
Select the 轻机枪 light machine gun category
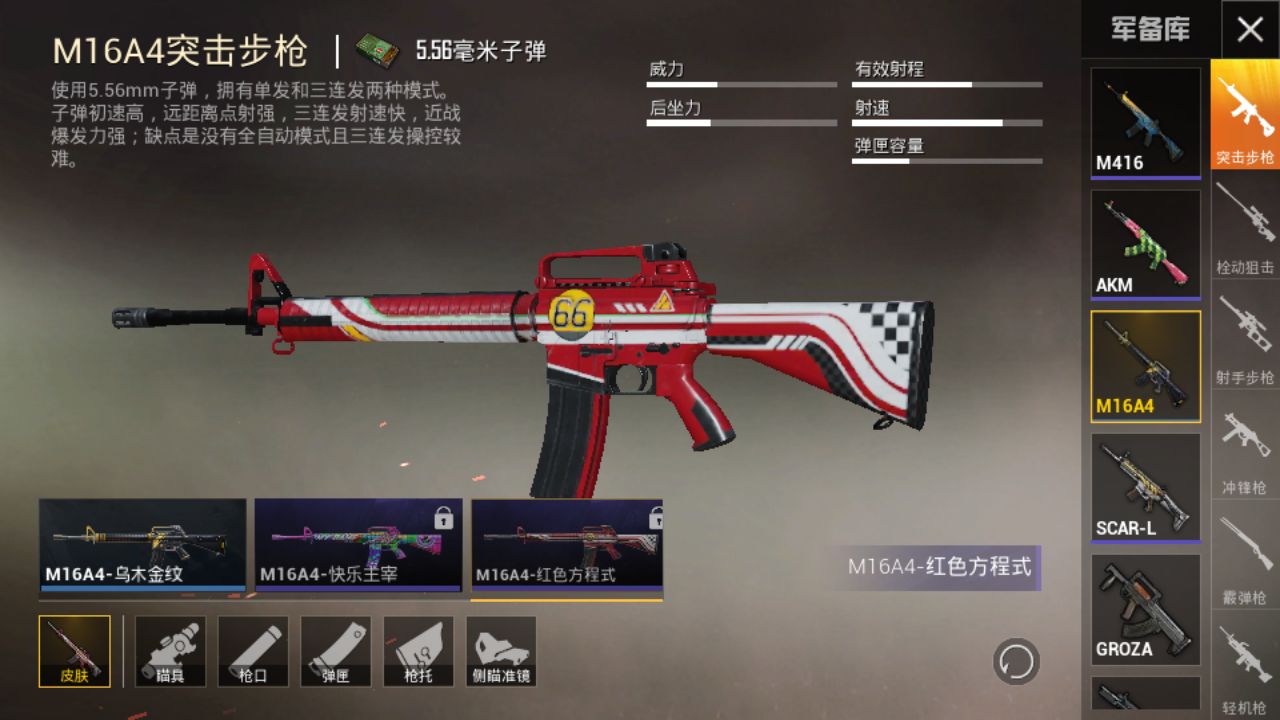point(1245,665)
